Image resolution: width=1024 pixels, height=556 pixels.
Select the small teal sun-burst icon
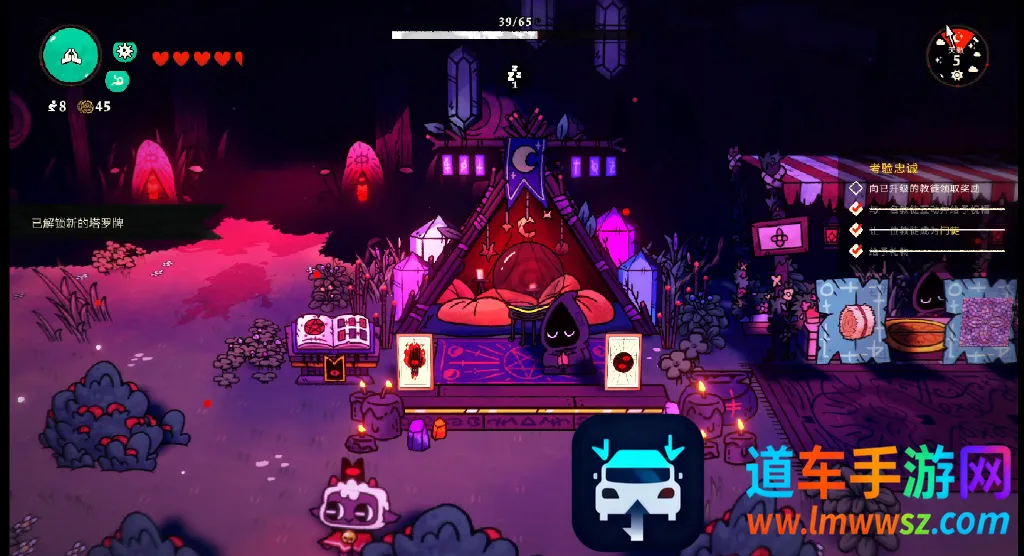[x=124, y=52]
